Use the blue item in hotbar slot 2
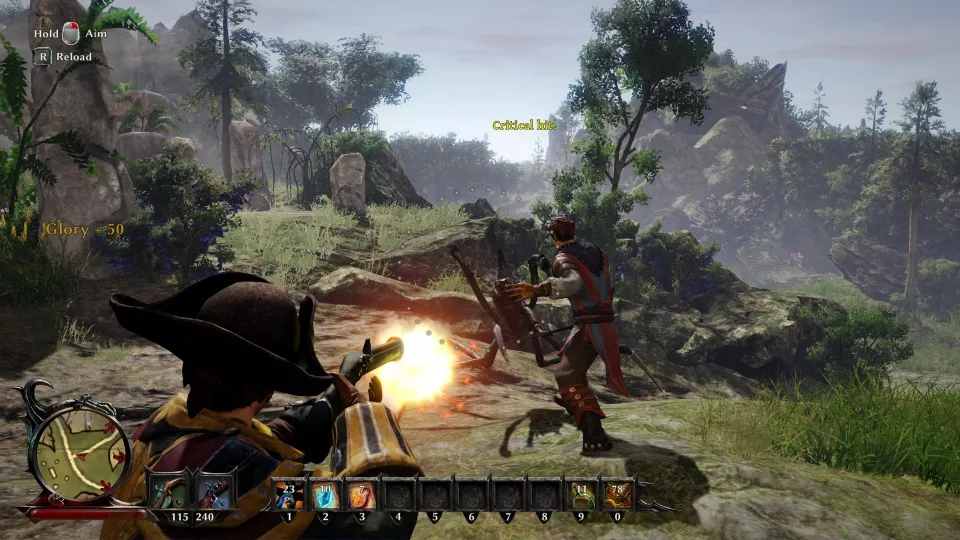This screenshot has height=540, width=960. coord(325,496)
